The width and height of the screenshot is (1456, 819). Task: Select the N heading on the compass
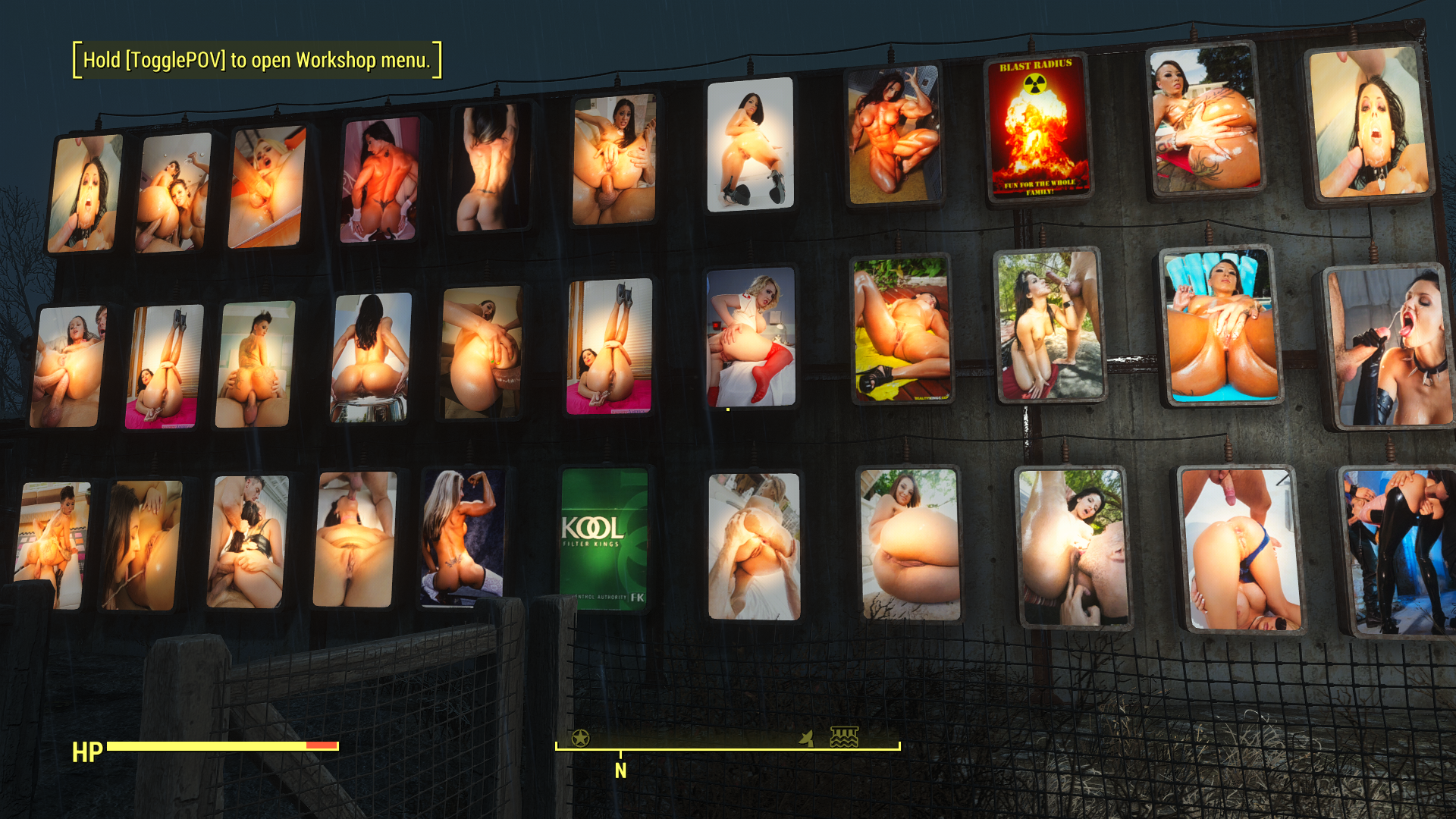point(621,772)
